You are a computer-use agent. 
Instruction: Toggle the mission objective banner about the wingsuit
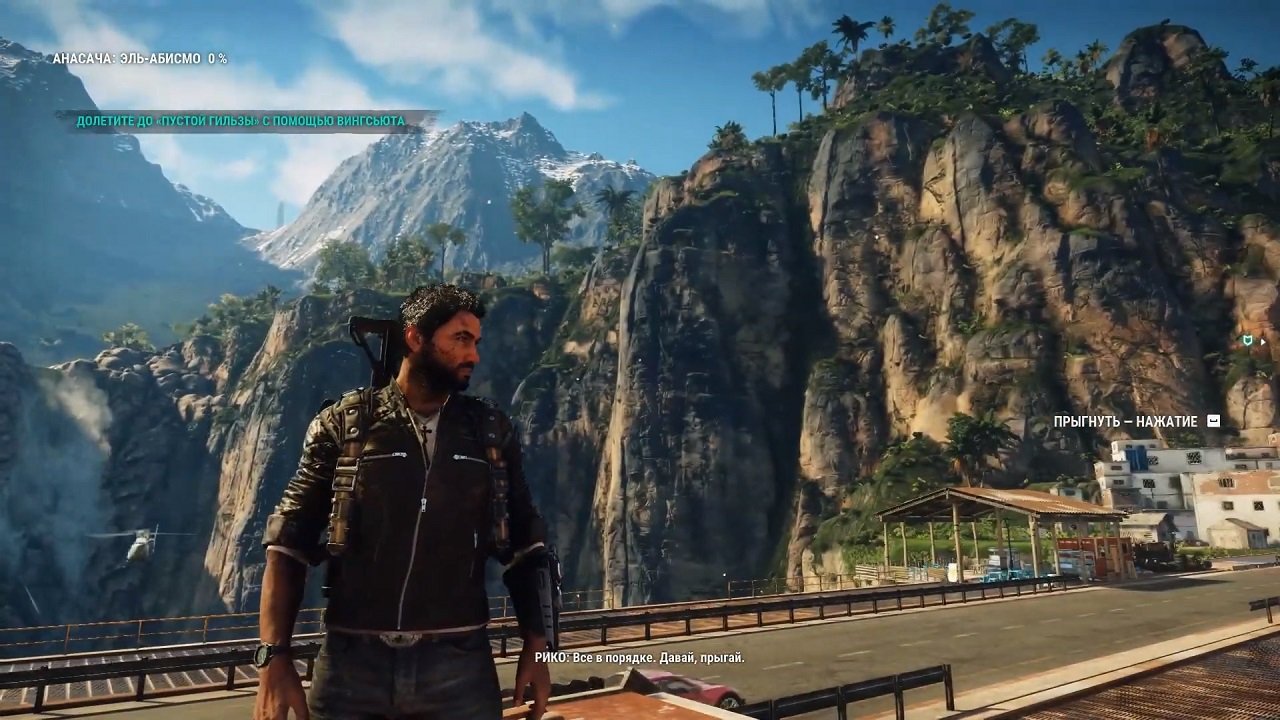(x=238, y=120)
